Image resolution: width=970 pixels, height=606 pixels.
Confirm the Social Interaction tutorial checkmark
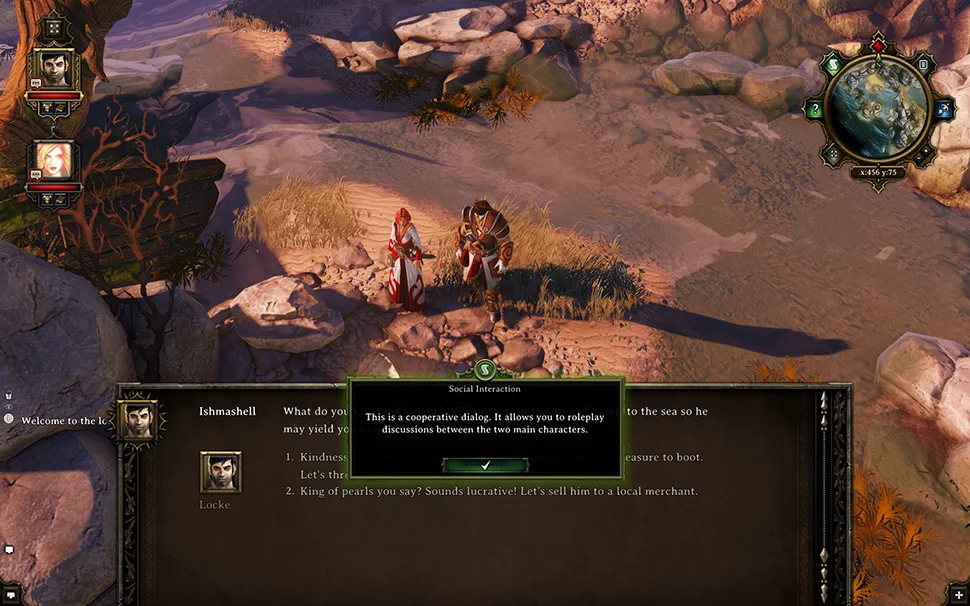[x=485, y=466]
